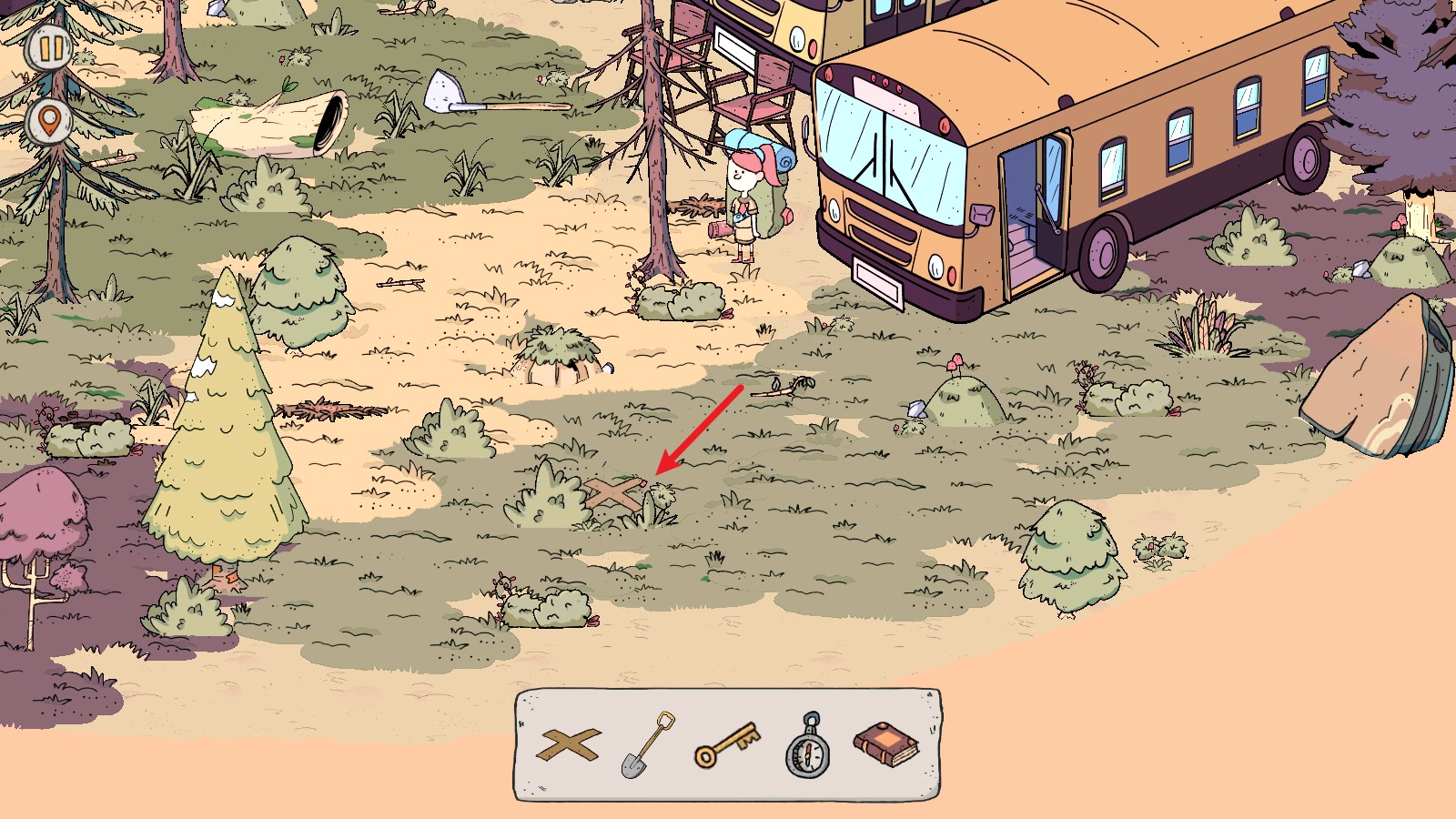Choose the shovel from the inventory bar
The width and height of the screenshot is (1456, 819).
[647, 745]
